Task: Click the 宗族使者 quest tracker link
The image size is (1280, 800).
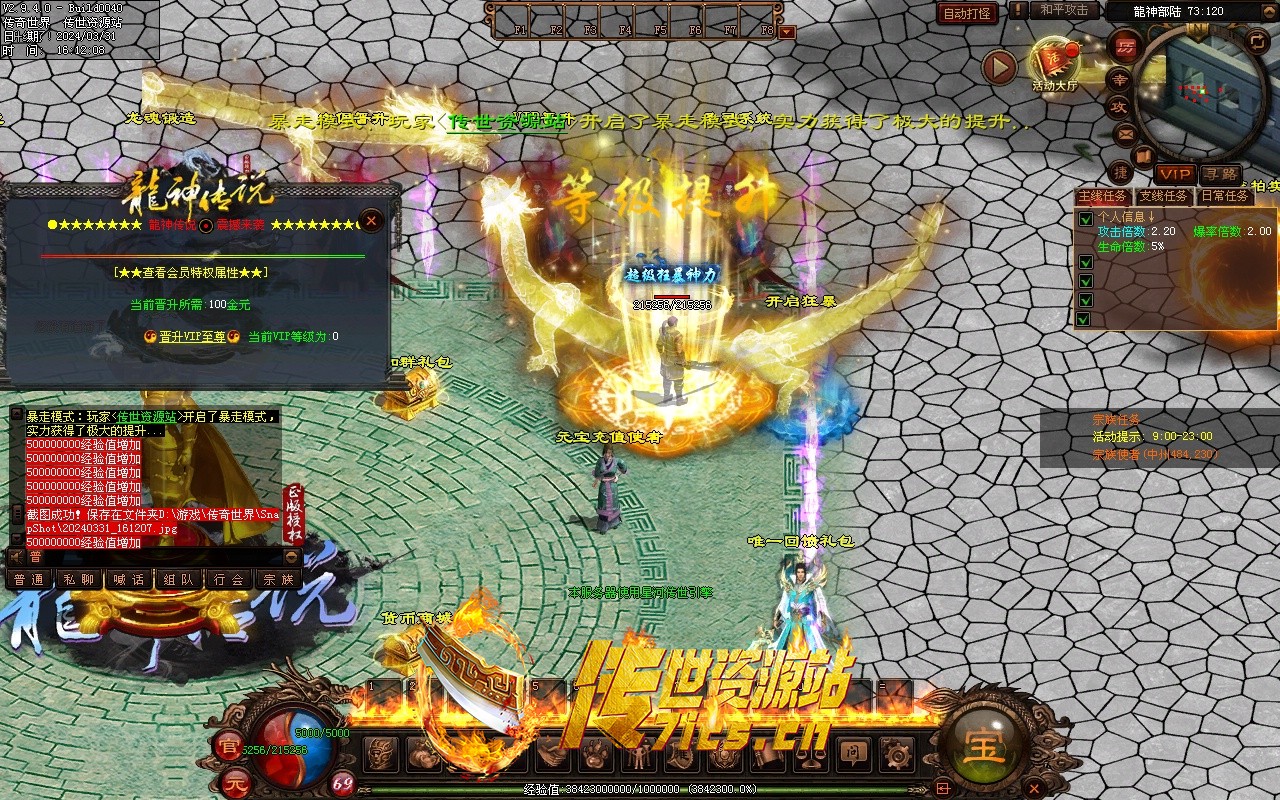Action: coord(1155,454)
